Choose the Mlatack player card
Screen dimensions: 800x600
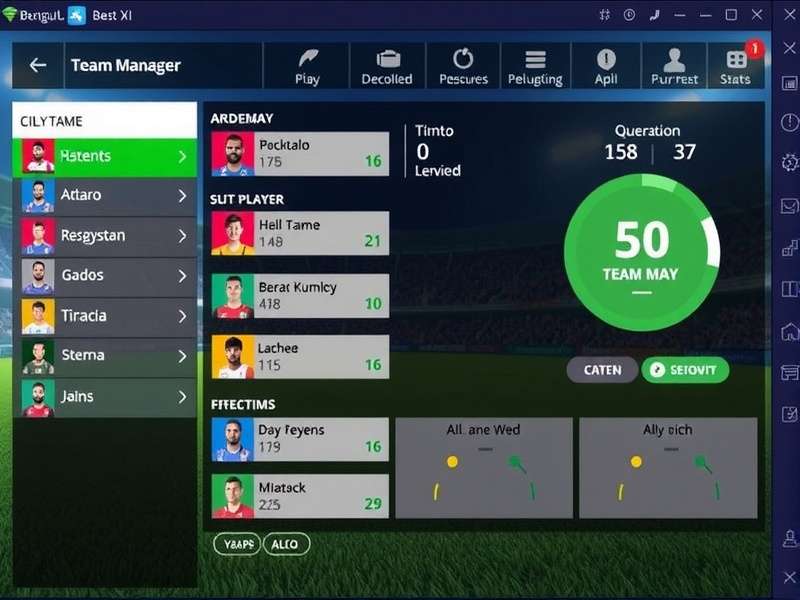[x=300, y=496]
